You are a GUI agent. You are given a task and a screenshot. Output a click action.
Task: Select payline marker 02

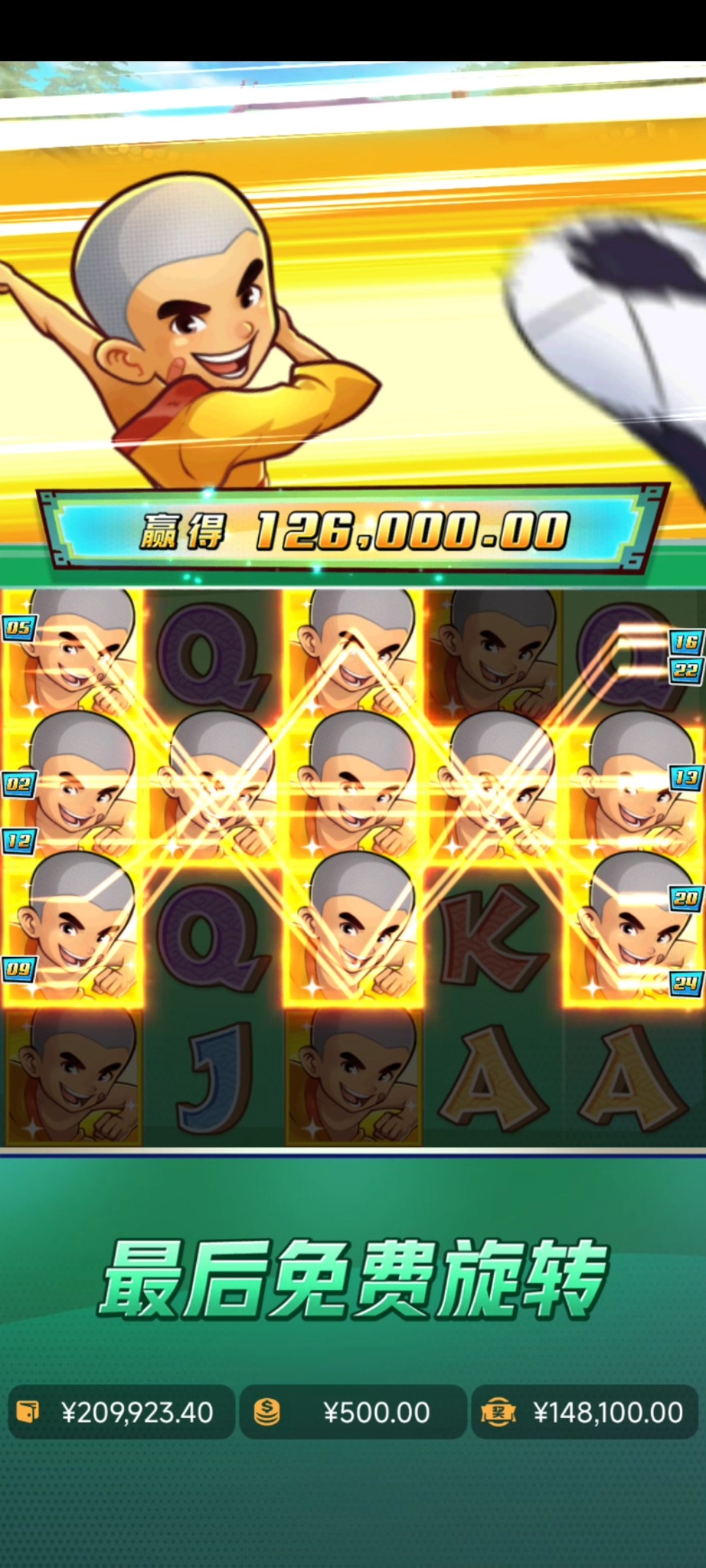(x=18, y=783)
